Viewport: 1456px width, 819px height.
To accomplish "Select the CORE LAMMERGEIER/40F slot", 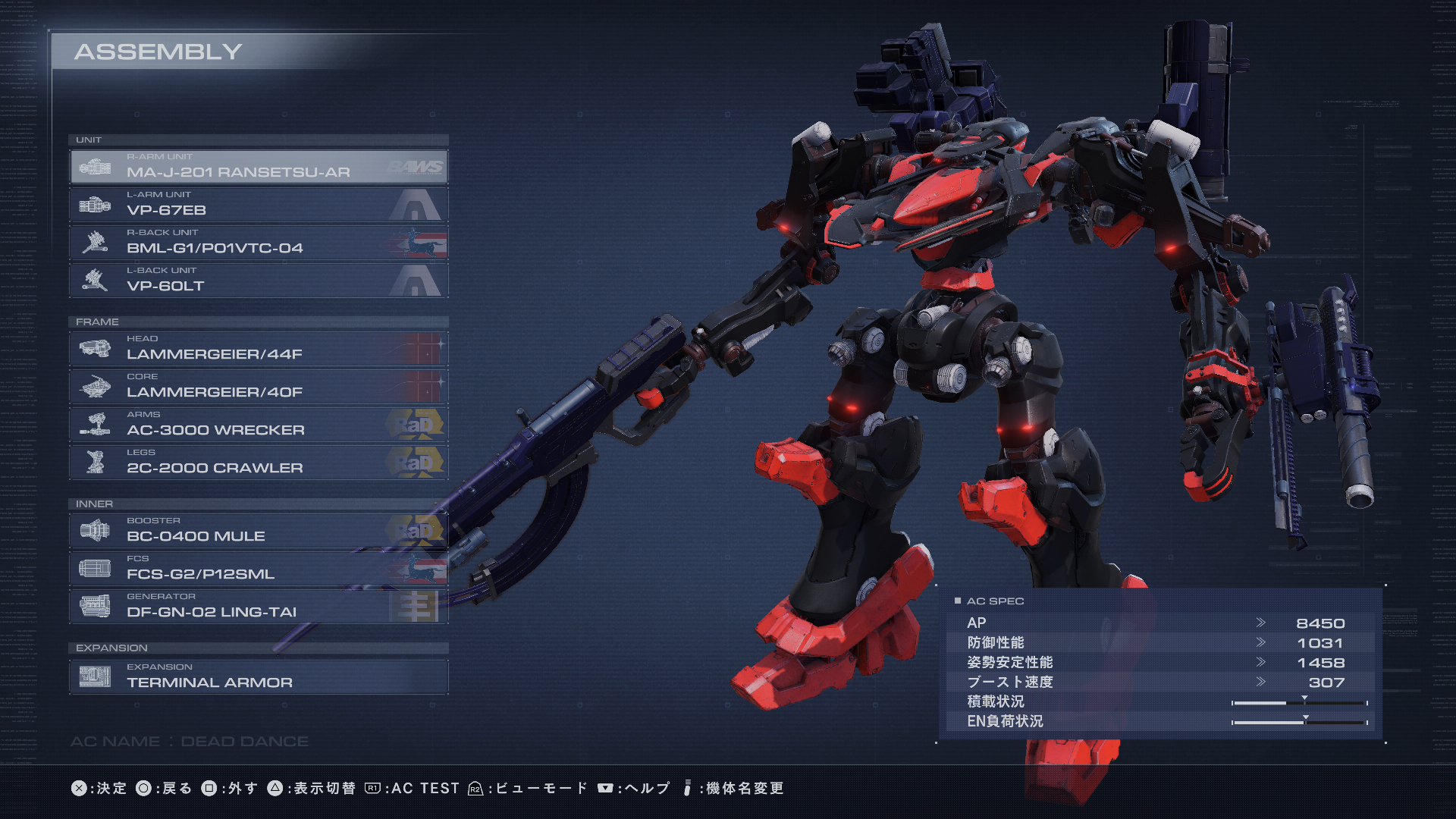I will [258, 387].
